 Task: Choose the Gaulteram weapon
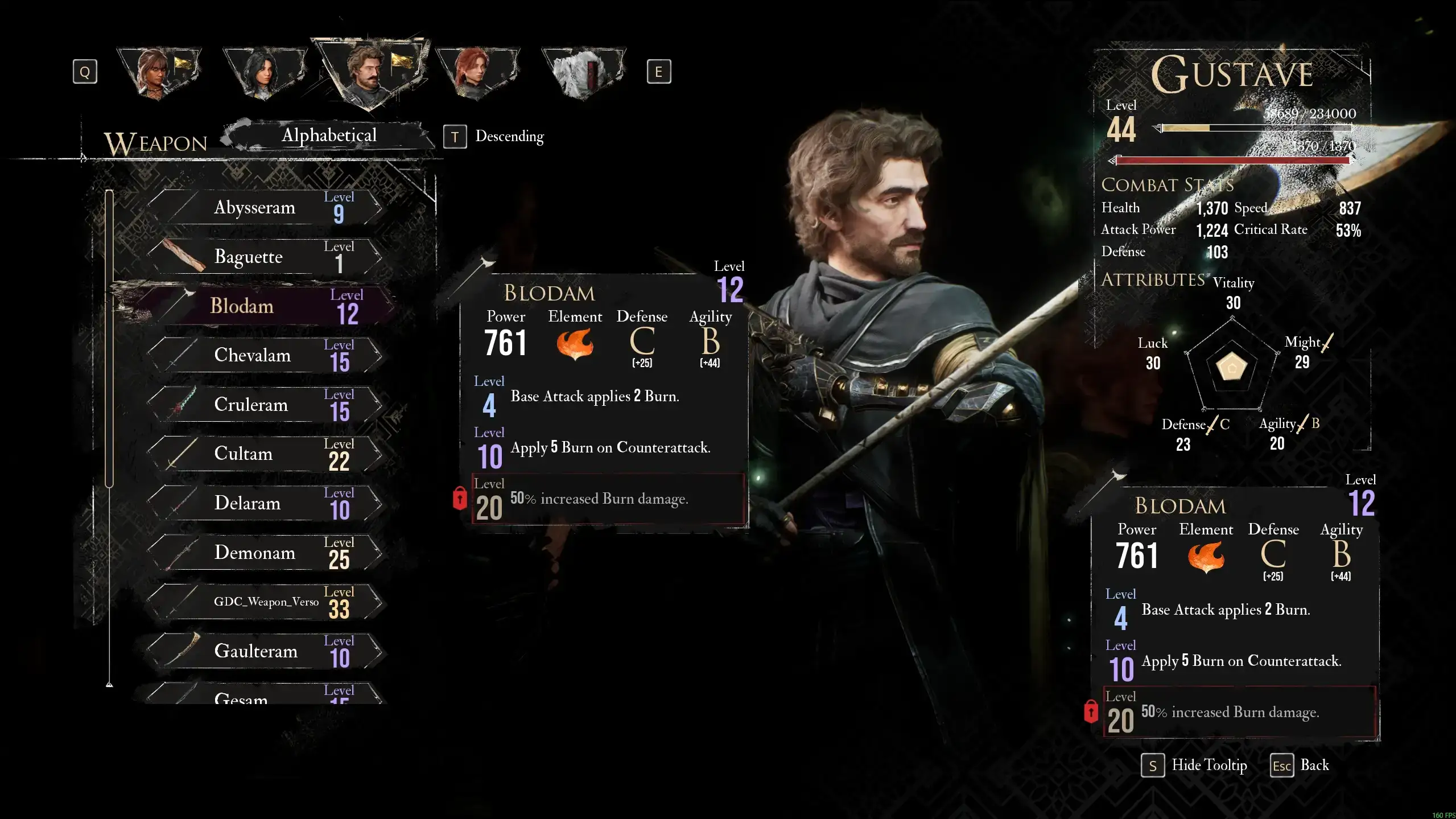coord(265,651)
